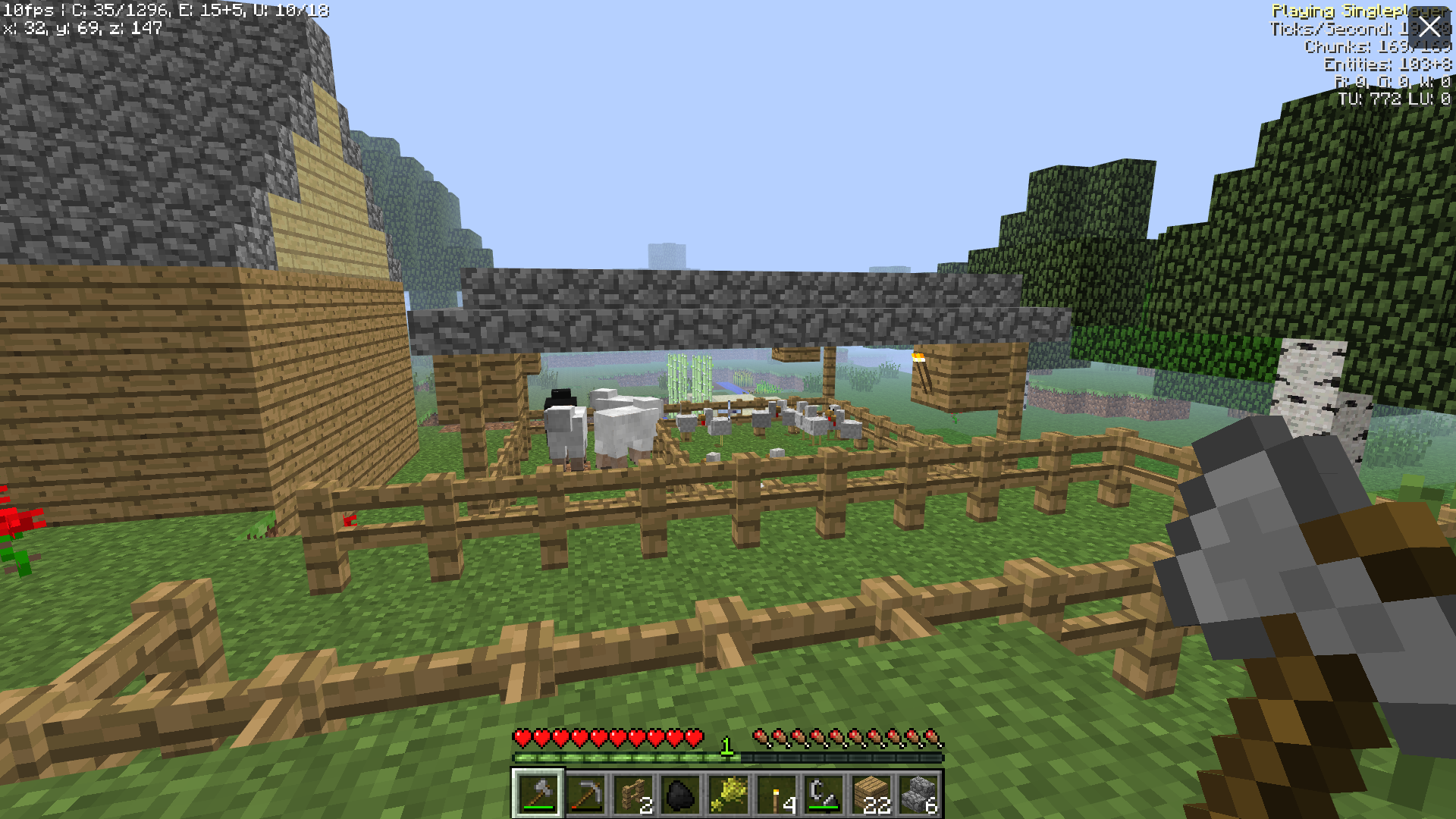
Task: Select the pickaxe hotbar slot
Action: click(585, 794)
